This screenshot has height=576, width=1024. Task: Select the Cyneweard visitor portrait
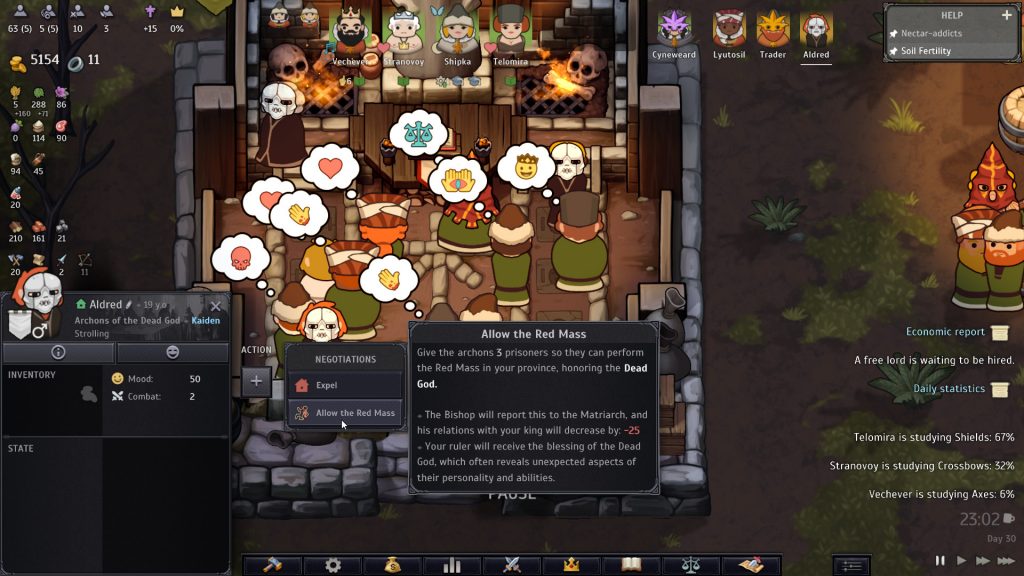673,30
